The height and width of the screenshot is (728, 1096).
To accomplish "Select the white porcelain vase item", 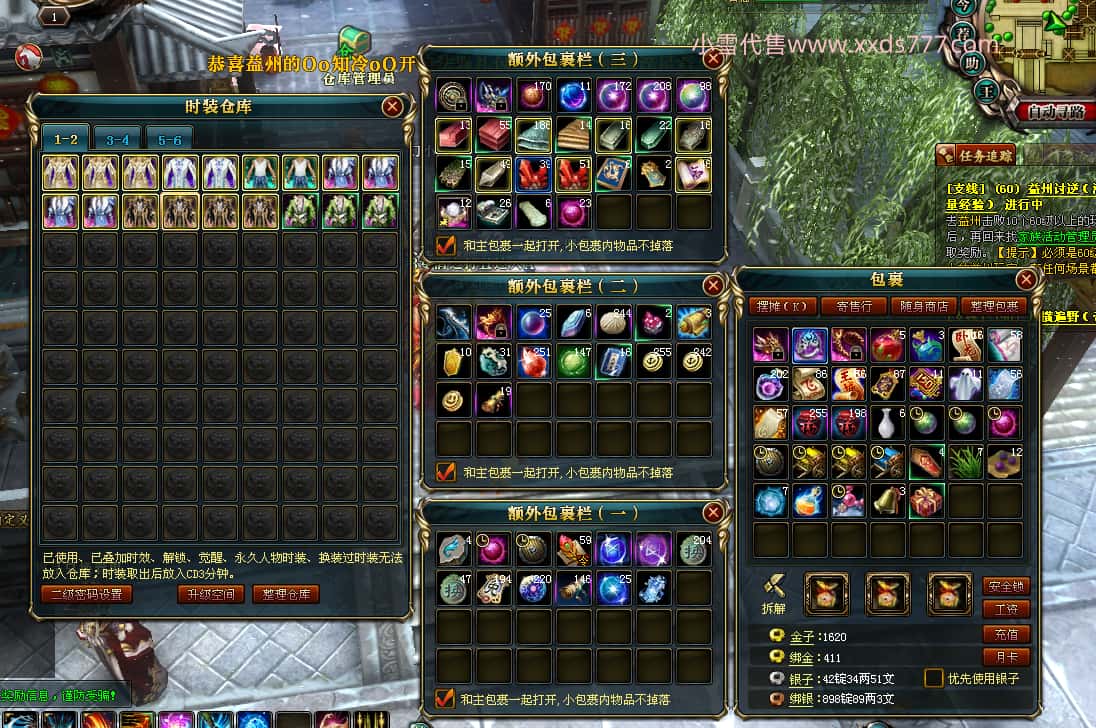I will click(887, 422).
